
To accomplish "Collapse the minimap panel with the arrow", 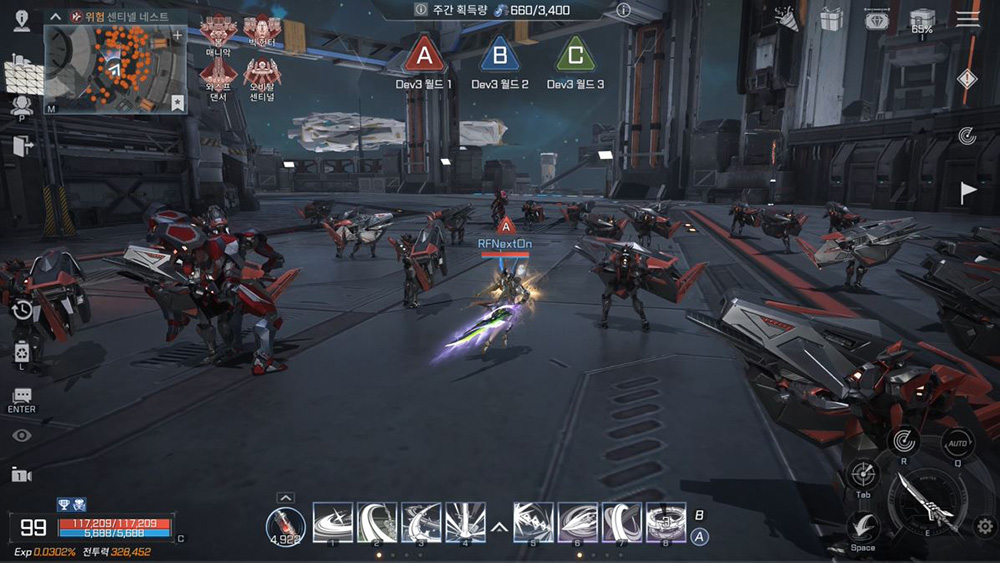I will point(56,17).
